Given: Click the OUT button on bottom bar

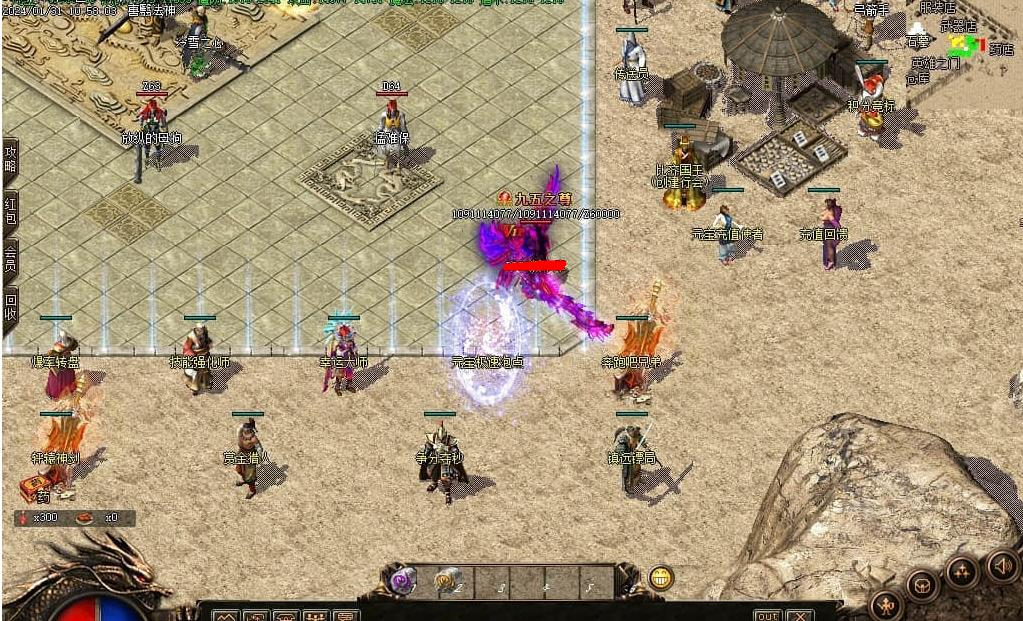Looking at the screenshot, I should [x=767, y=615].
